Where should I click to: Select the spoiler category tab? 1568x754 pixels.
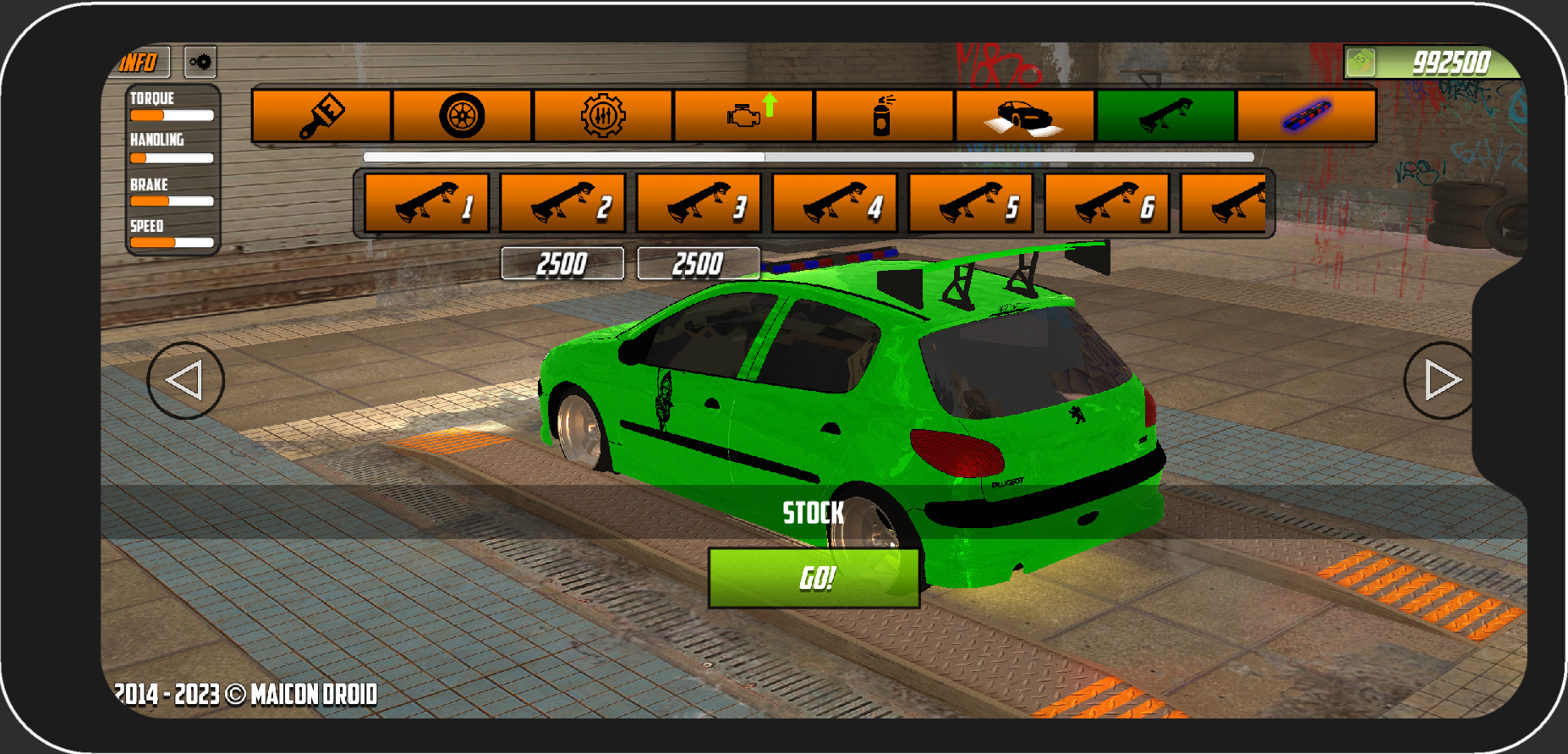tap(1165, 115)
